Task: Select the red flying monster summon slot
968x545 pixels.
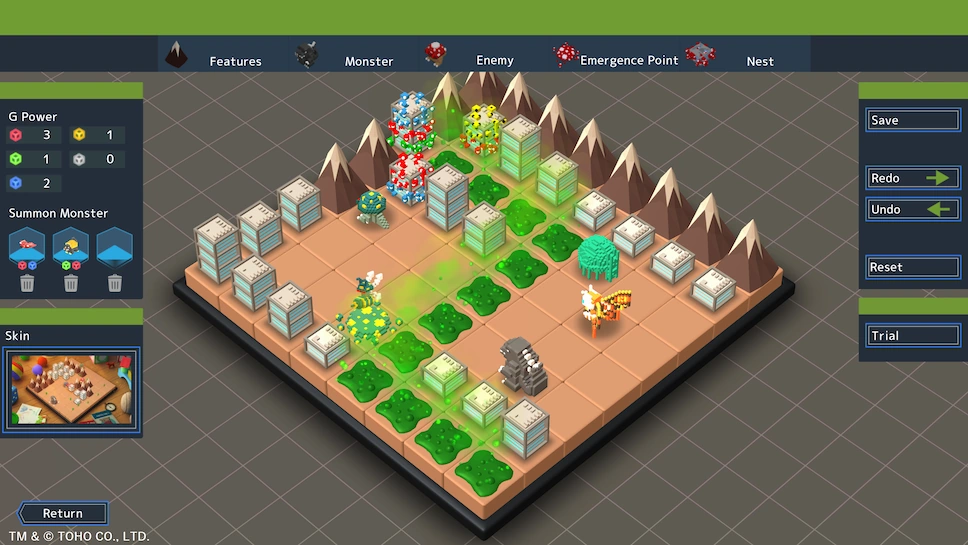Action: [27, 246]
